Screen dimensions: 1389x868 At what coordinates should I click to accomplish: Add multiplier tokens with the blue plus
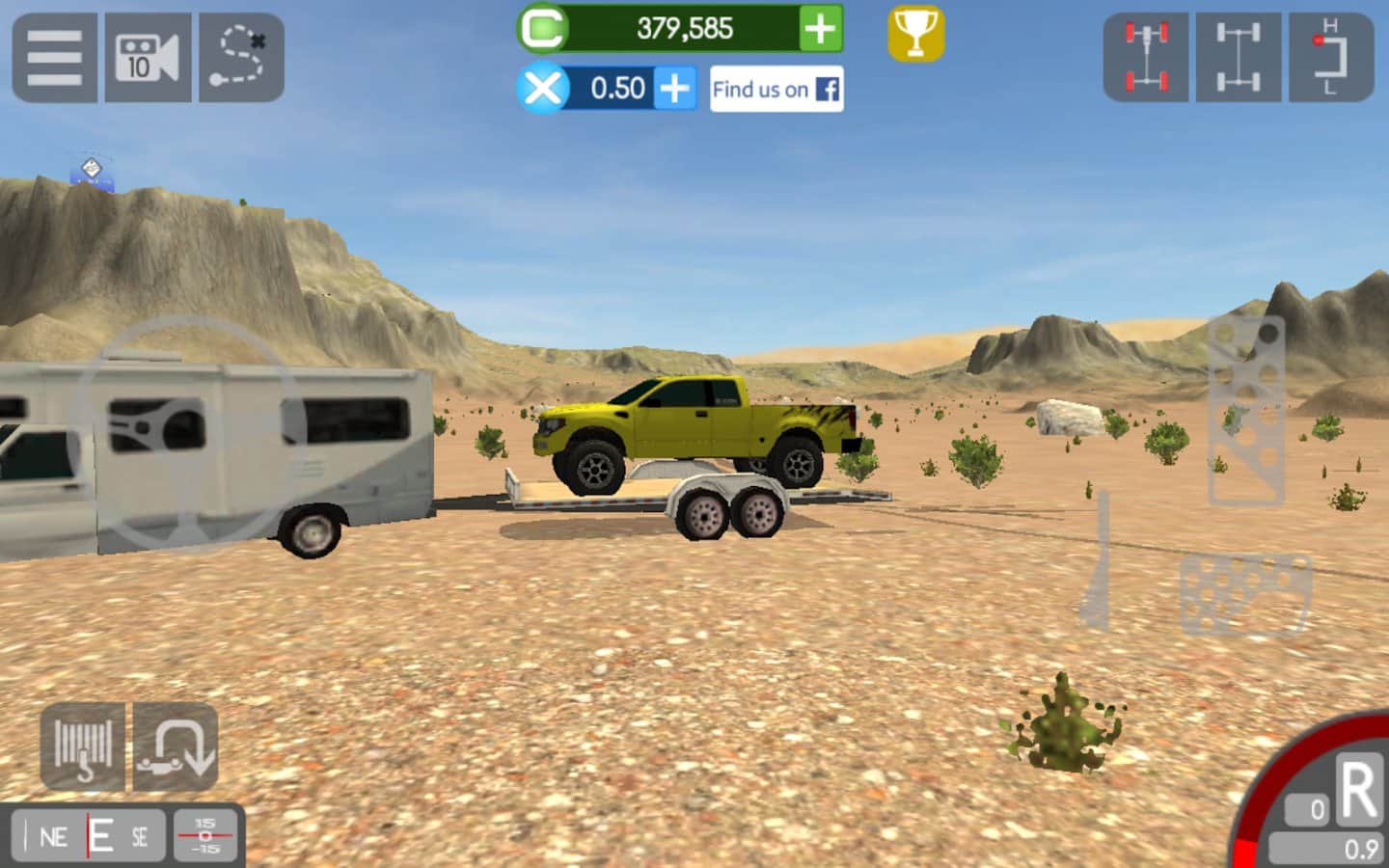coord(675,89)
